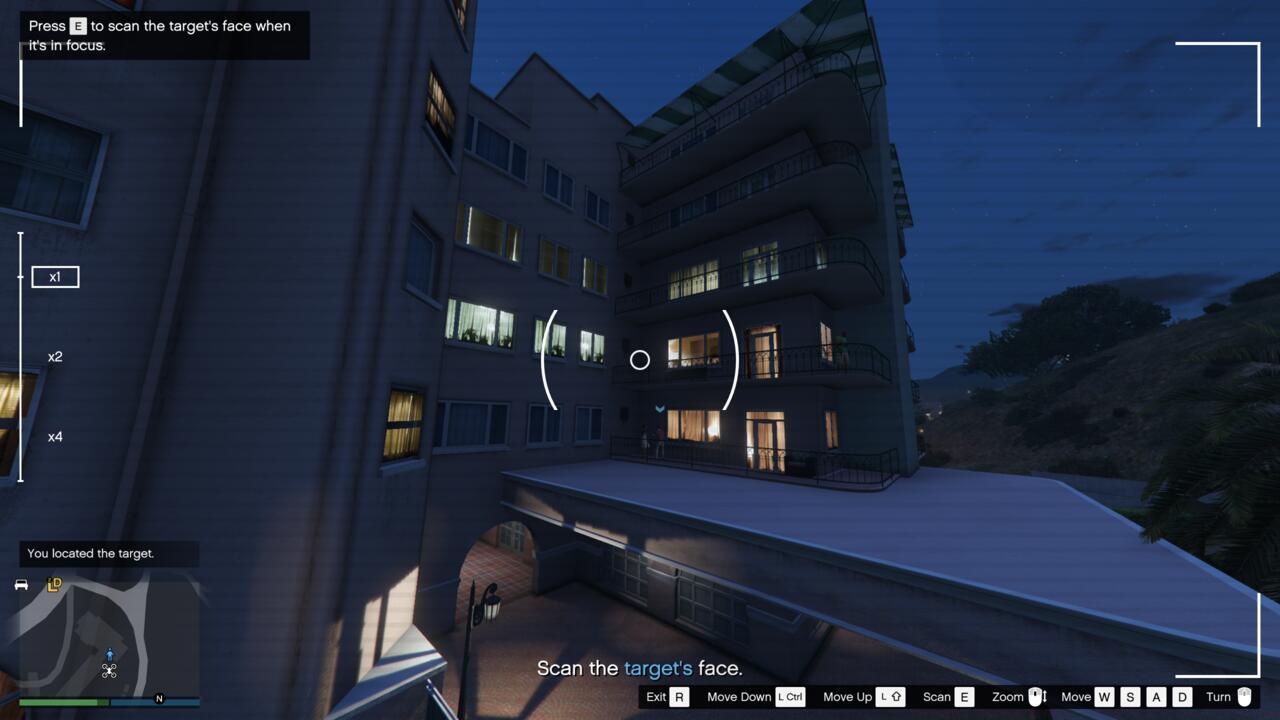Toggle the E key prompt for face scanning

[x=77, y=26]
